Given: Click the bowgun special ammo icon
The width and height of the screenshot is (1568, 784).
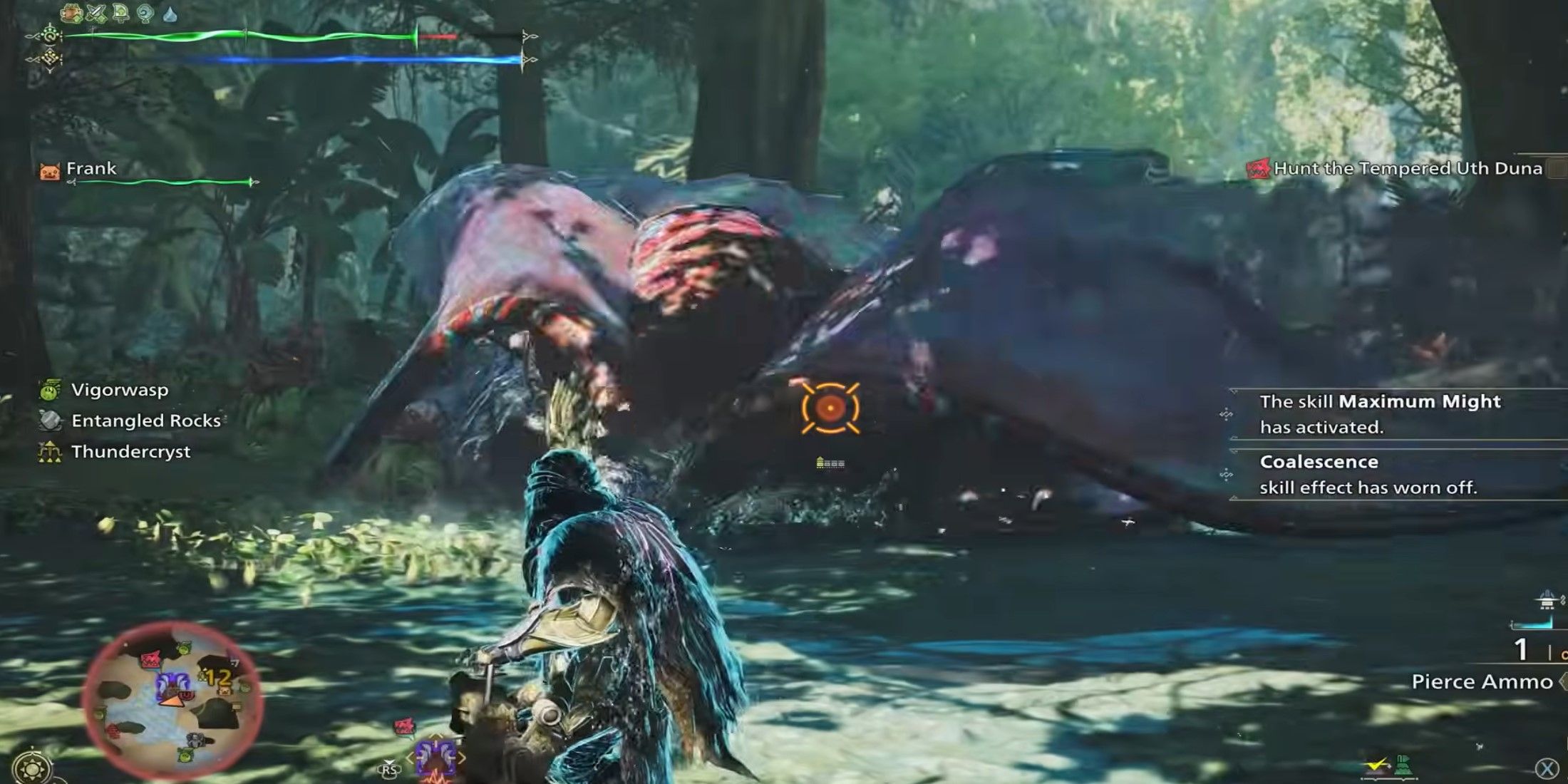Looking at the screenshot, I should click(x=1547, y=601).
